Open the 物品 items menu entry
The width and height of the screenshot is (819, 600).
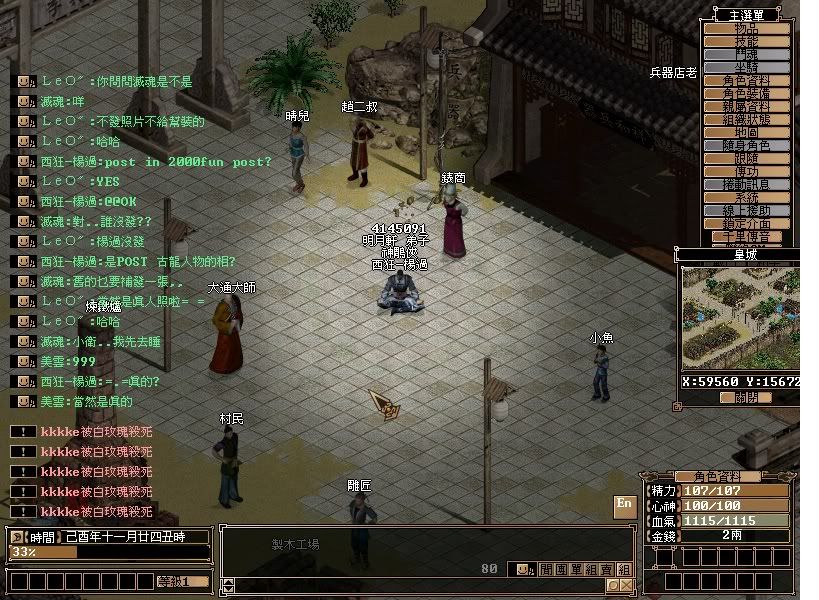[x=747, y=29]
